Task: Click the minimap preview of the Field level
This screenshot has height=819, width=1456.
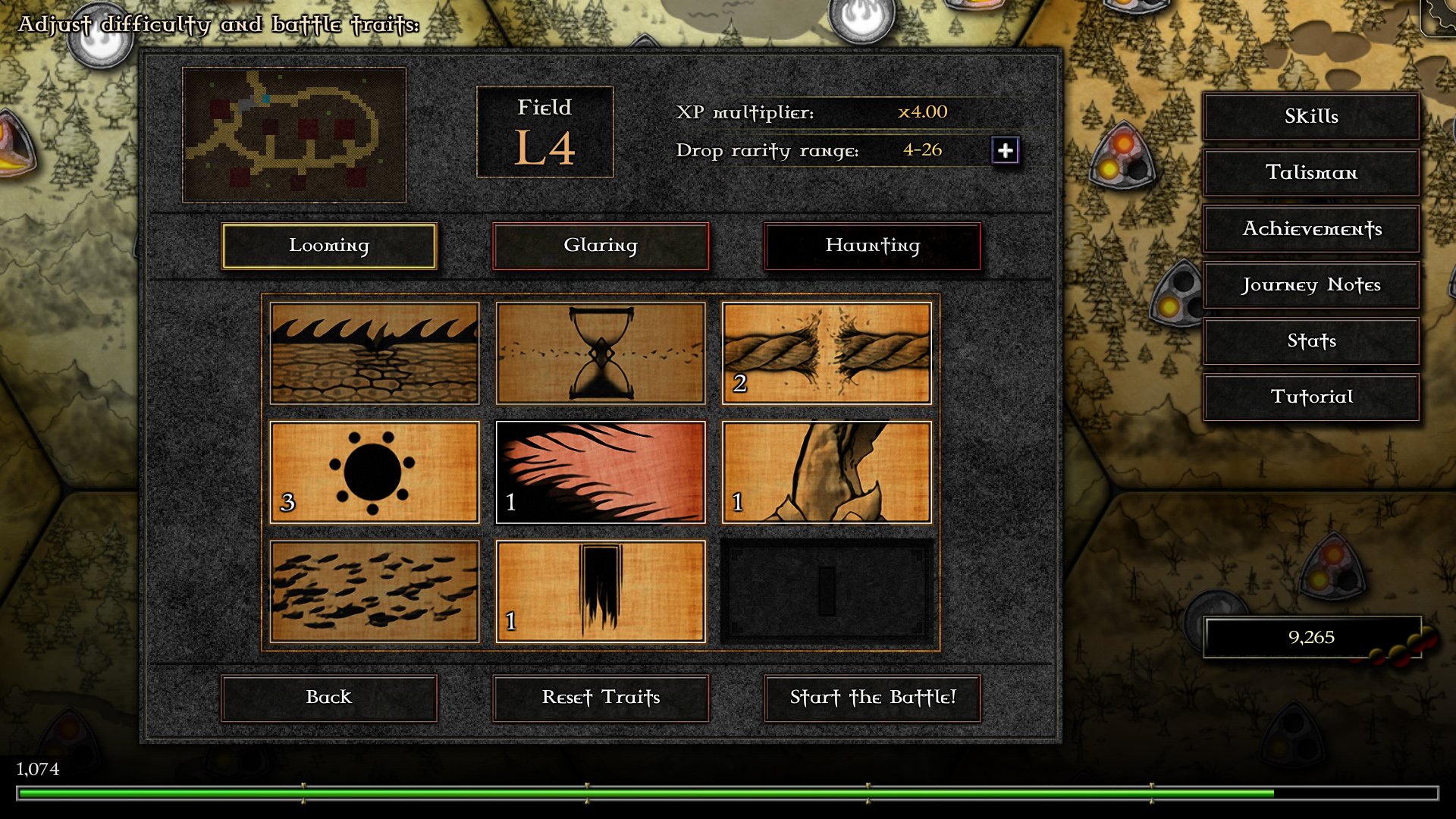Action: point(294,133)
